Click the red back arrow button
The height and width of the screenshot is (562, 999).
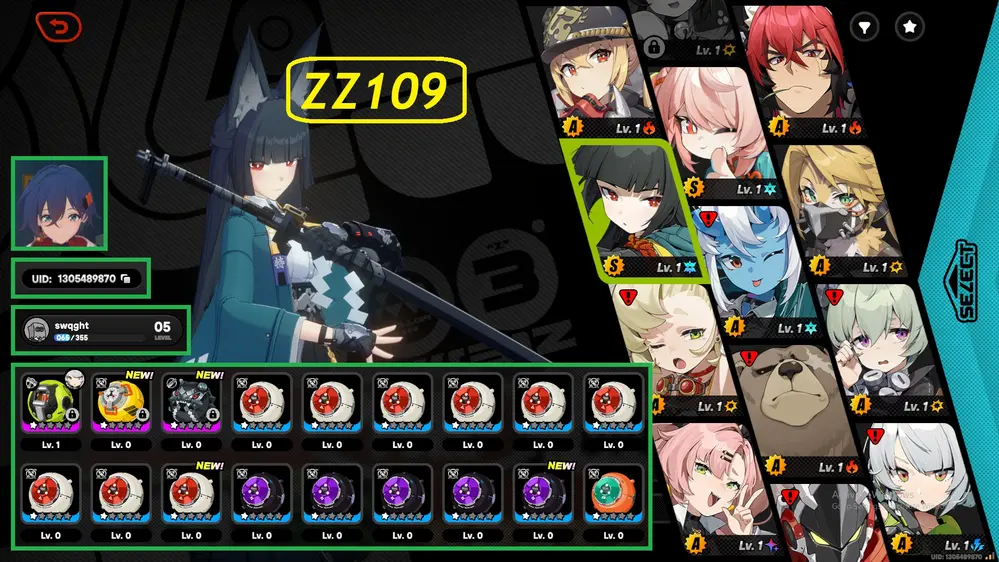pyautogui.click(x=58, y=26)
